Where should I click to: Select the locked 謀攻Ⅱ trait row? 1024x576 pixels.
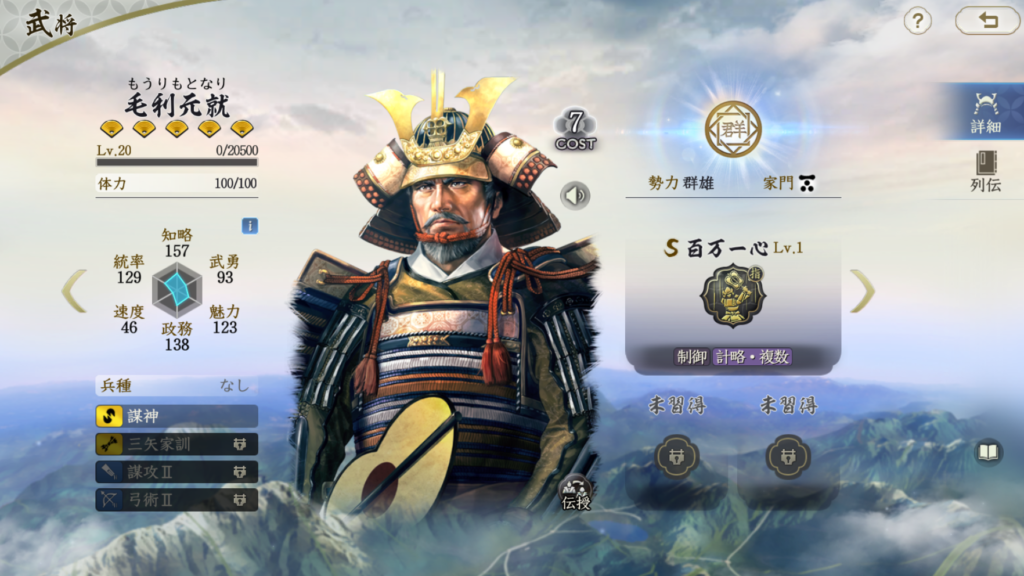tap(177, 471)
